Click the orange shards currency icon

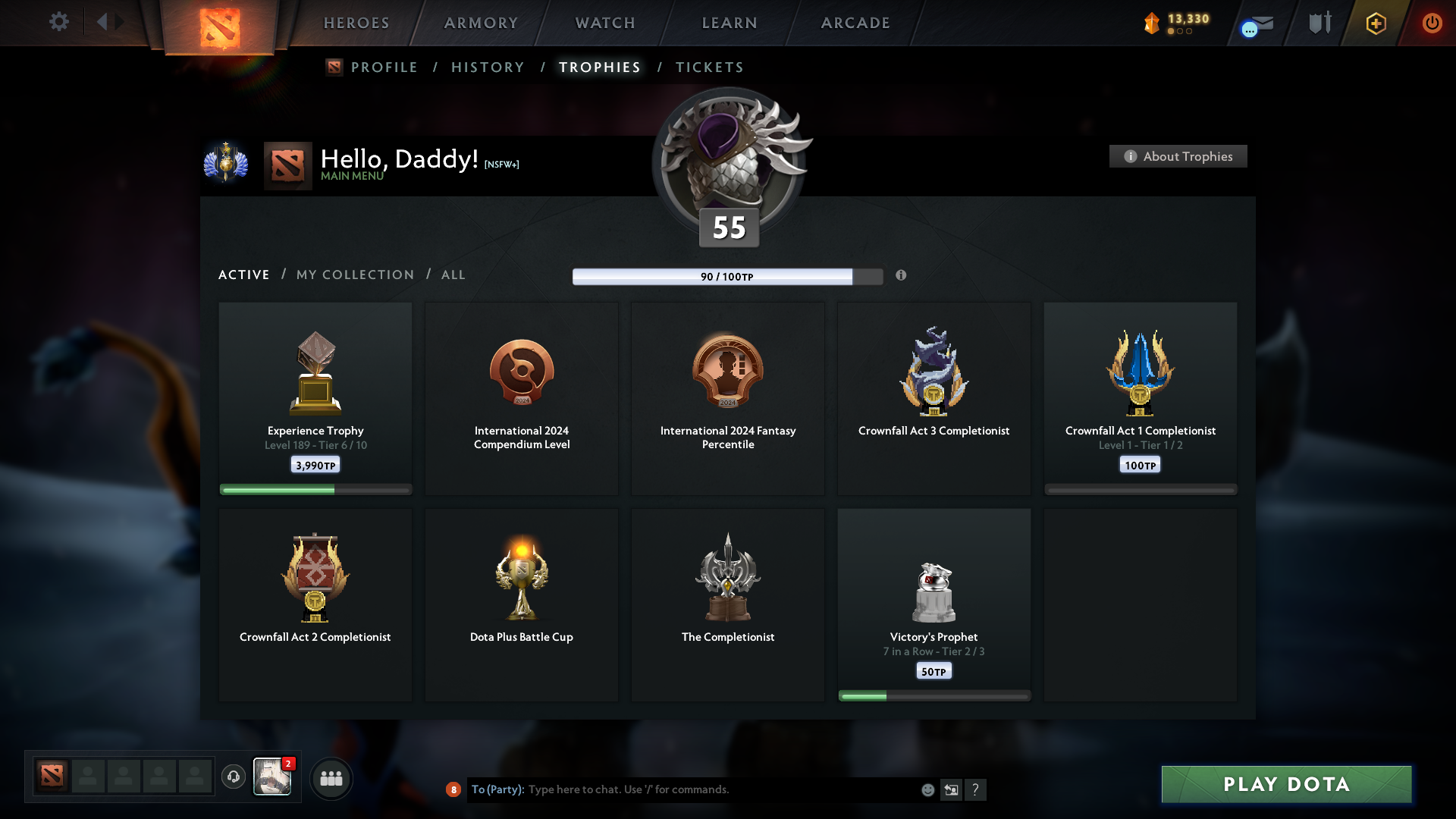tap(1152, 23)
